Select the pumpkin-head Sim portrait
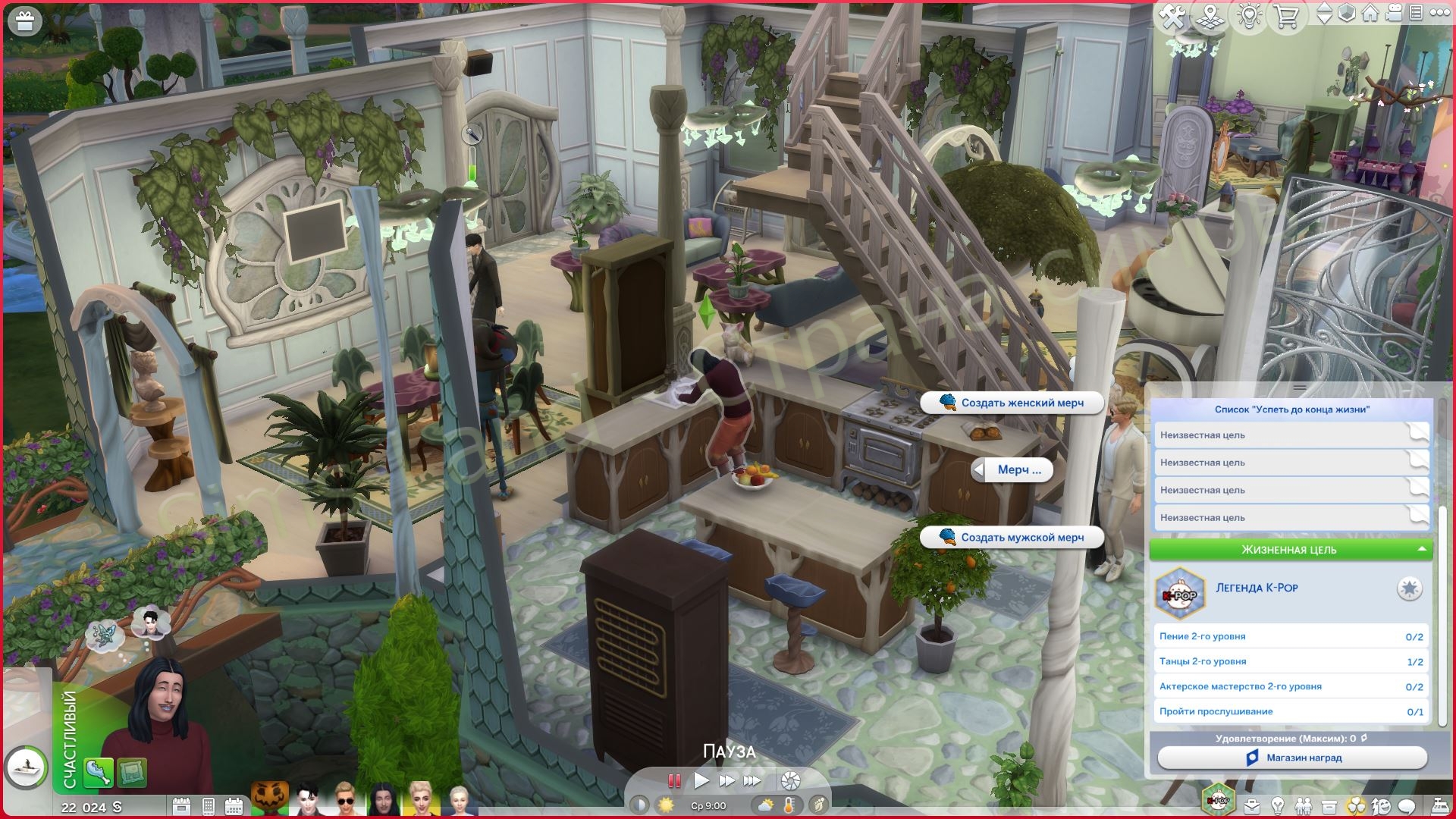1456x819 pixels. [269, 799]
